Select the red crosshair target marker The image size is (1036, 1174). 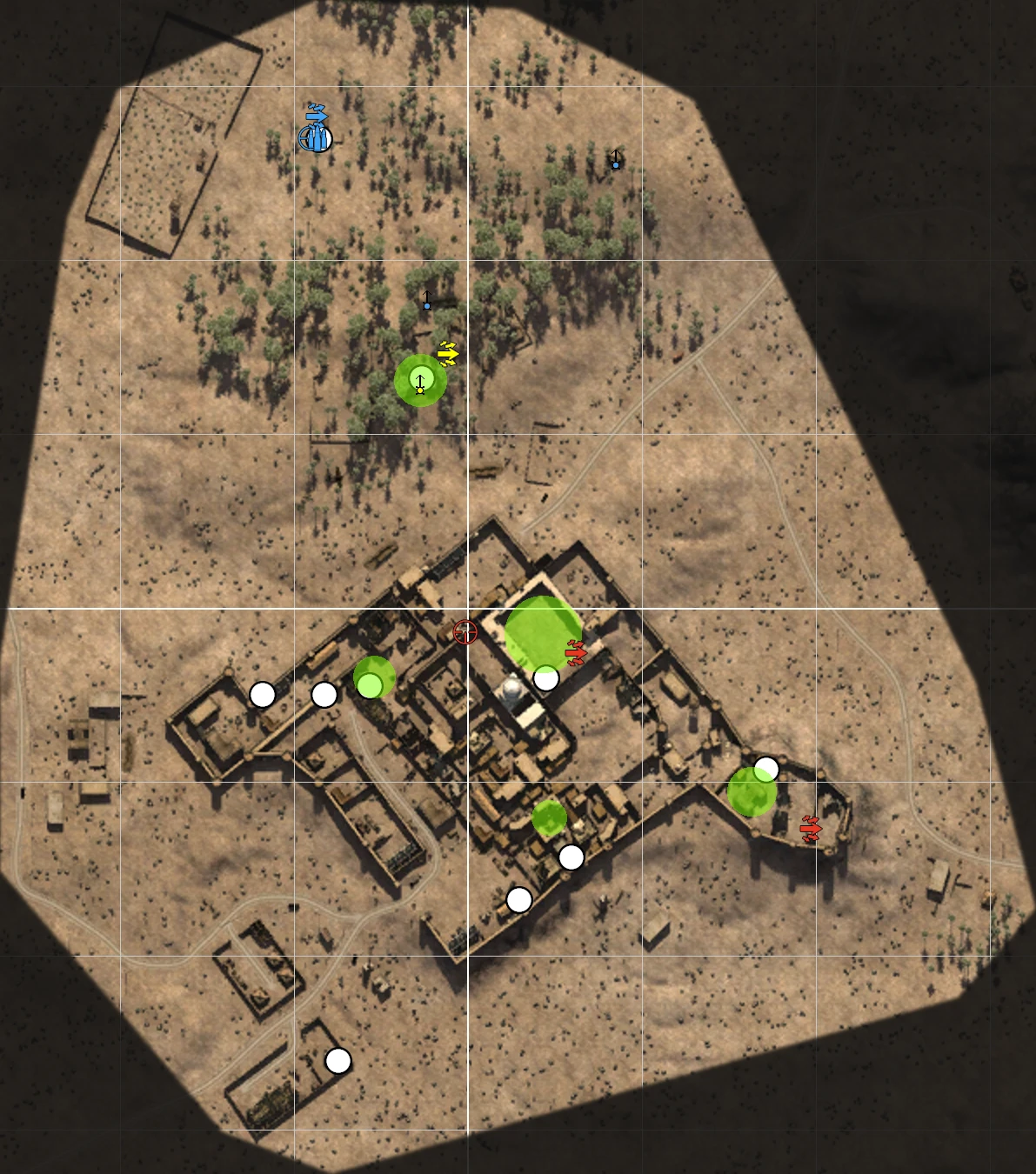click(x=465, y=632)
